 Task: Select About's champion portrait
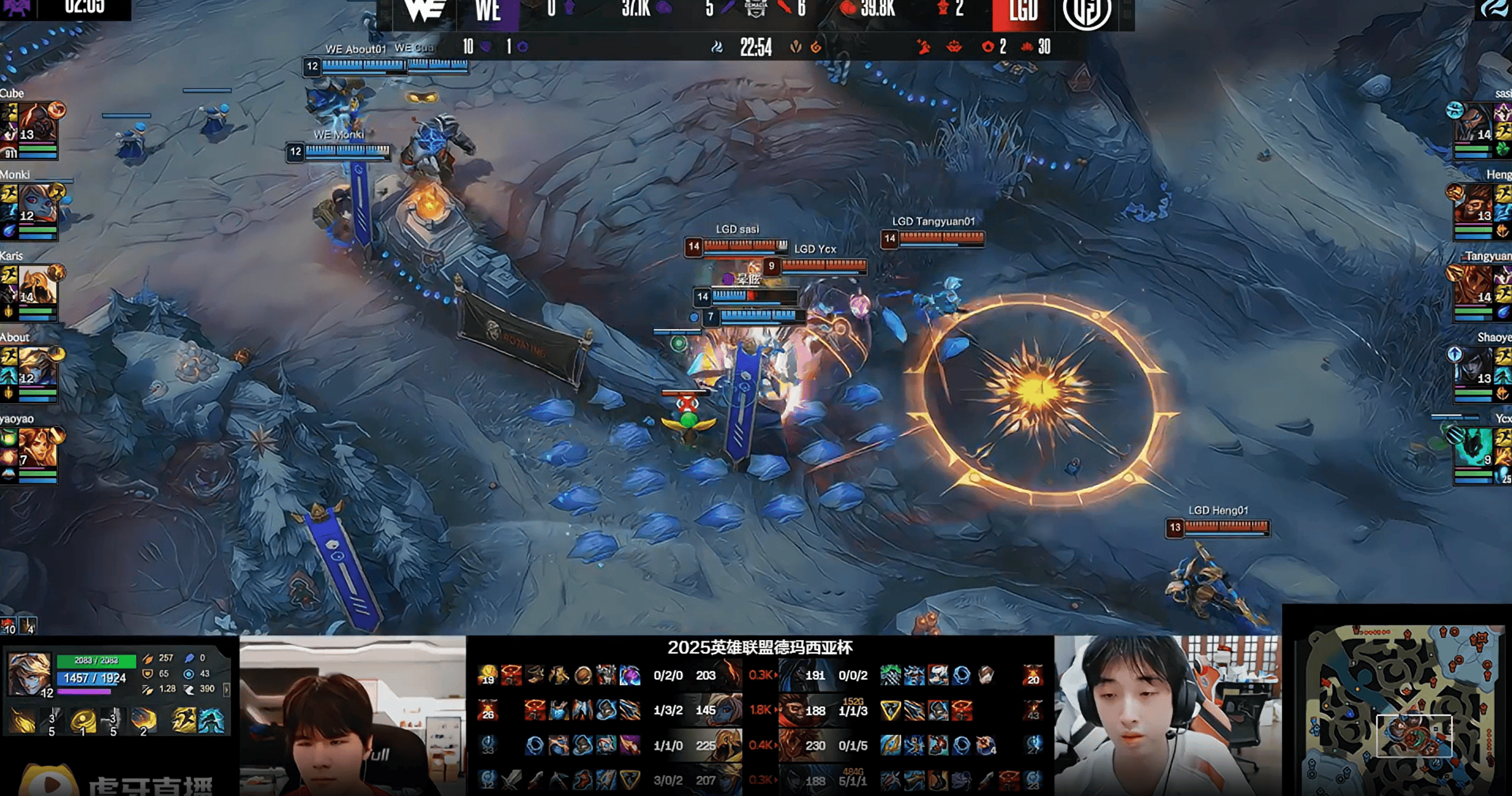click(x=38, y=367)
